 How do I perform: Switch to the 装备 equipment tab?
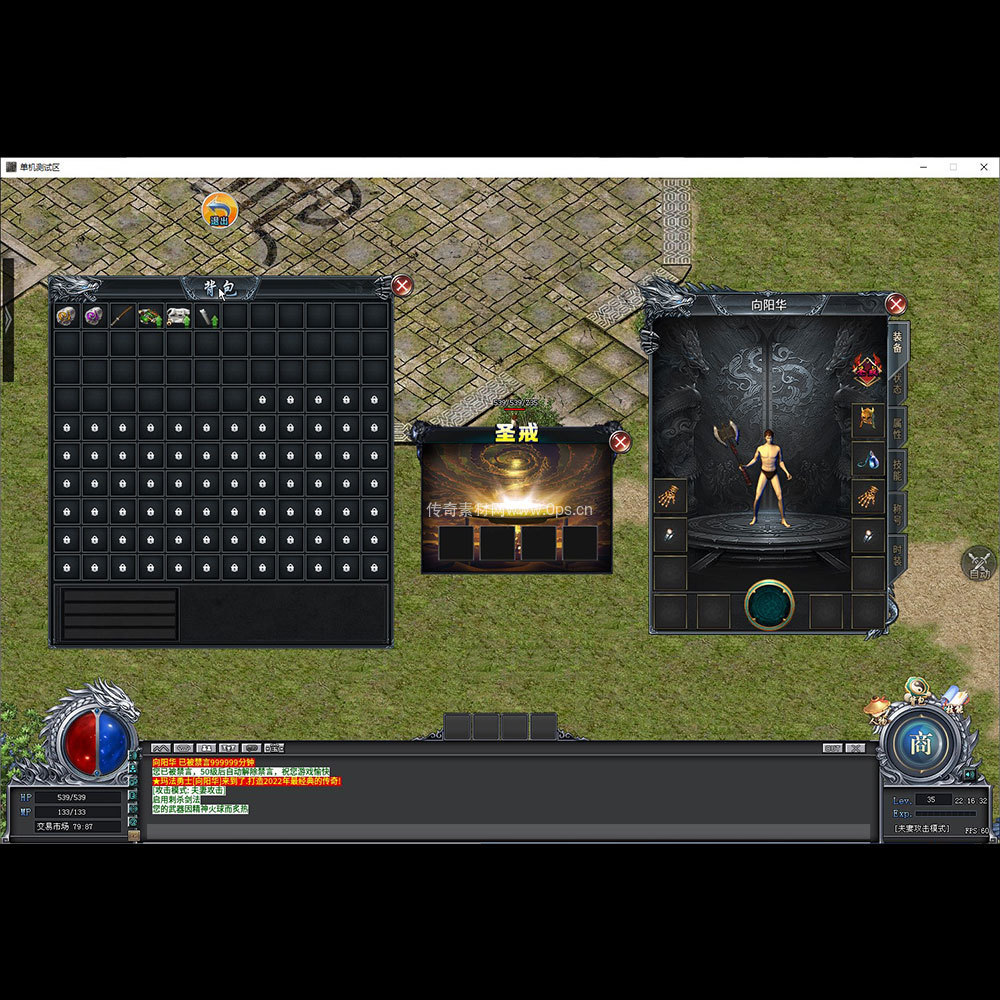pos(897,342)
